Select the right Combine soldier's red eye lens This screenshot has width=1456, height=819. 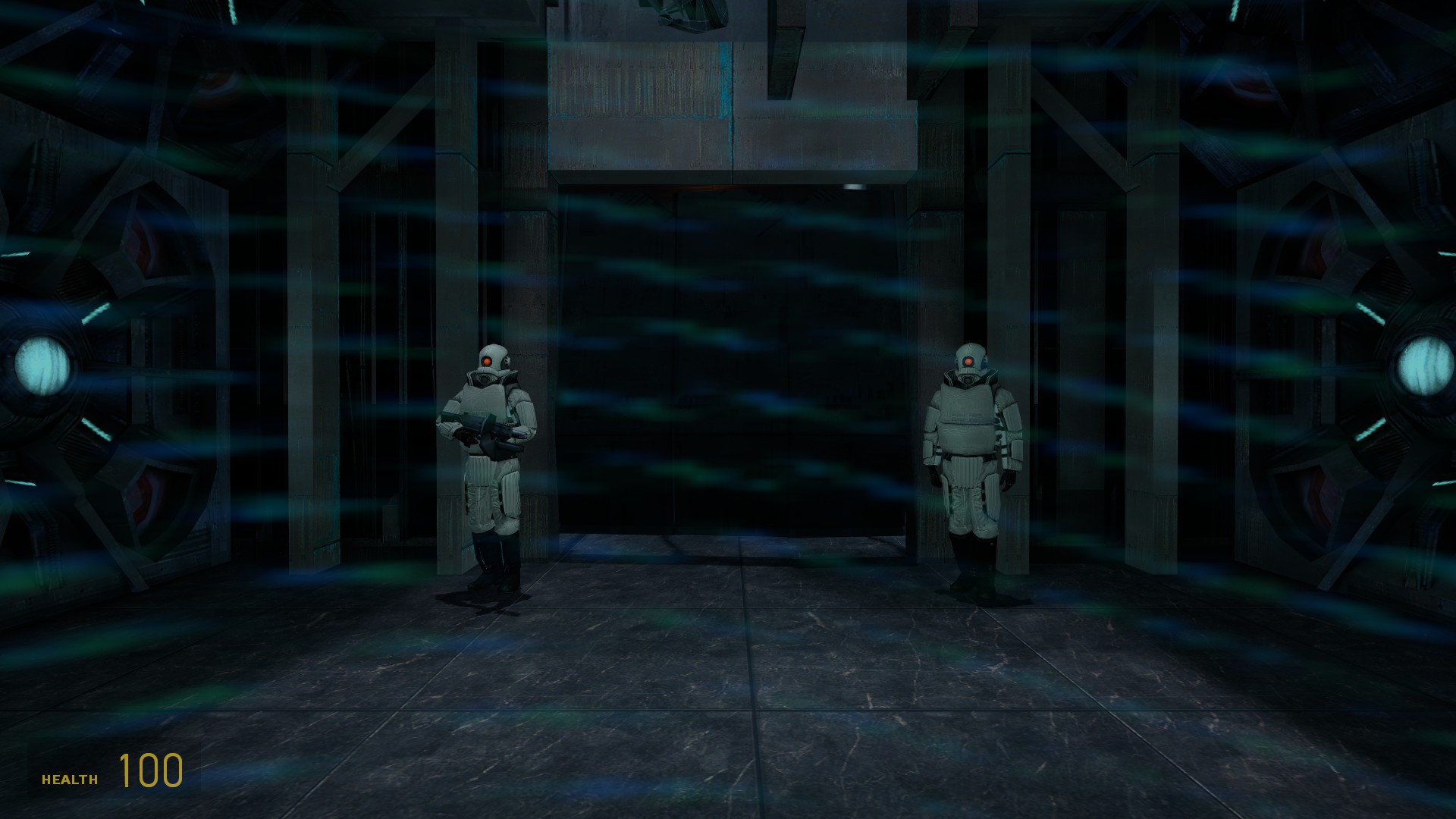click(968, 359)
